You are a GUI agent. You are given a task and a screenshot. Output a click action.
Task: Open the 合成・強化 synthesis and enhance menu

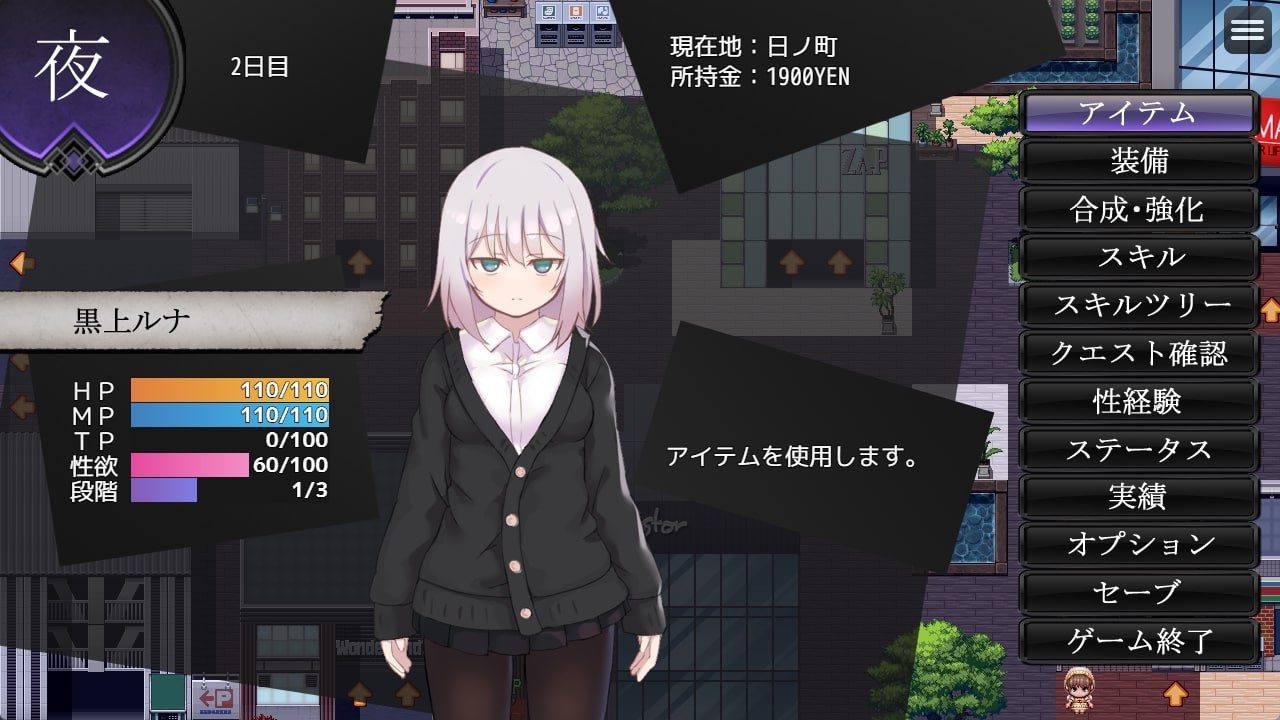pyautogui.click(x=1137, y=209)
